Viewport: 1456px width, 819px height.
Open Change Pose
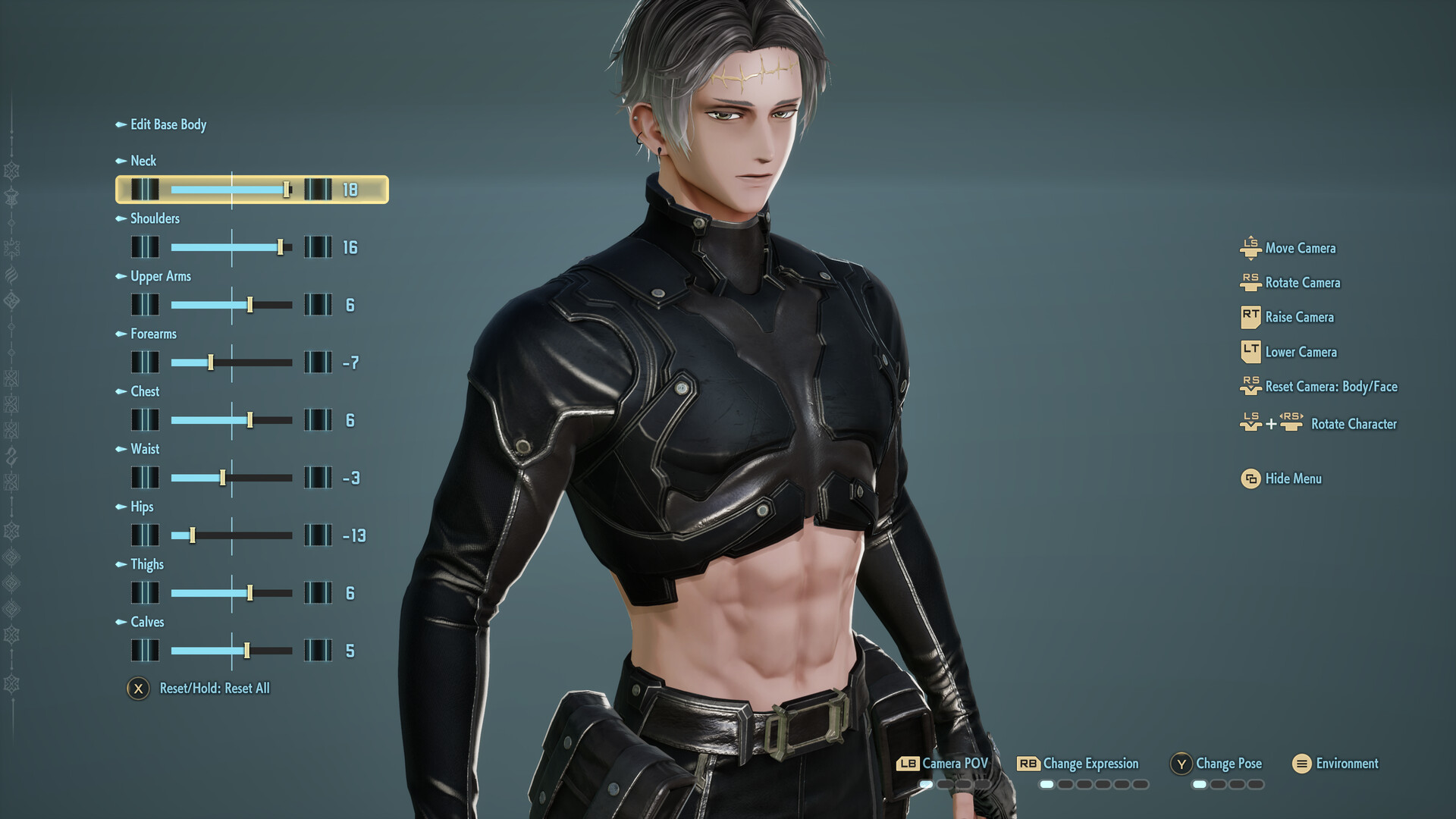tap(1228, 764)
